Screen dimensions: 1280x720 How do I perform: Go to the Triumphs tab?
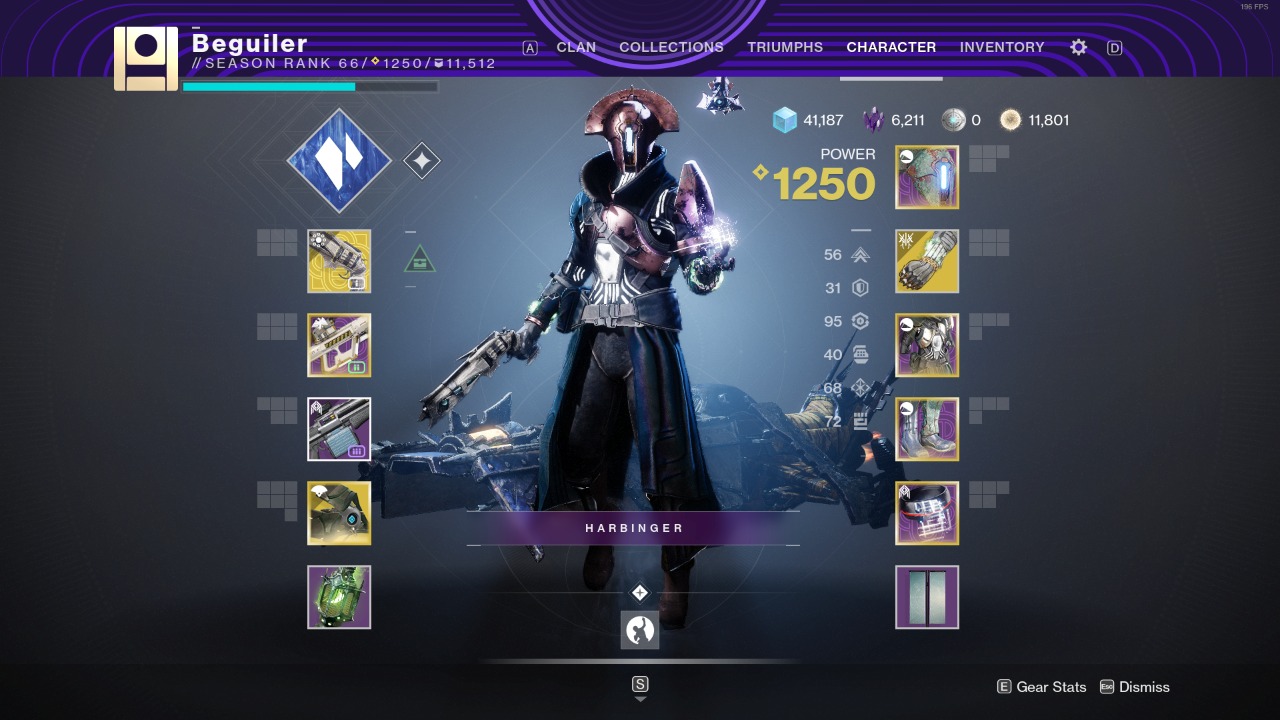(785, 47)
